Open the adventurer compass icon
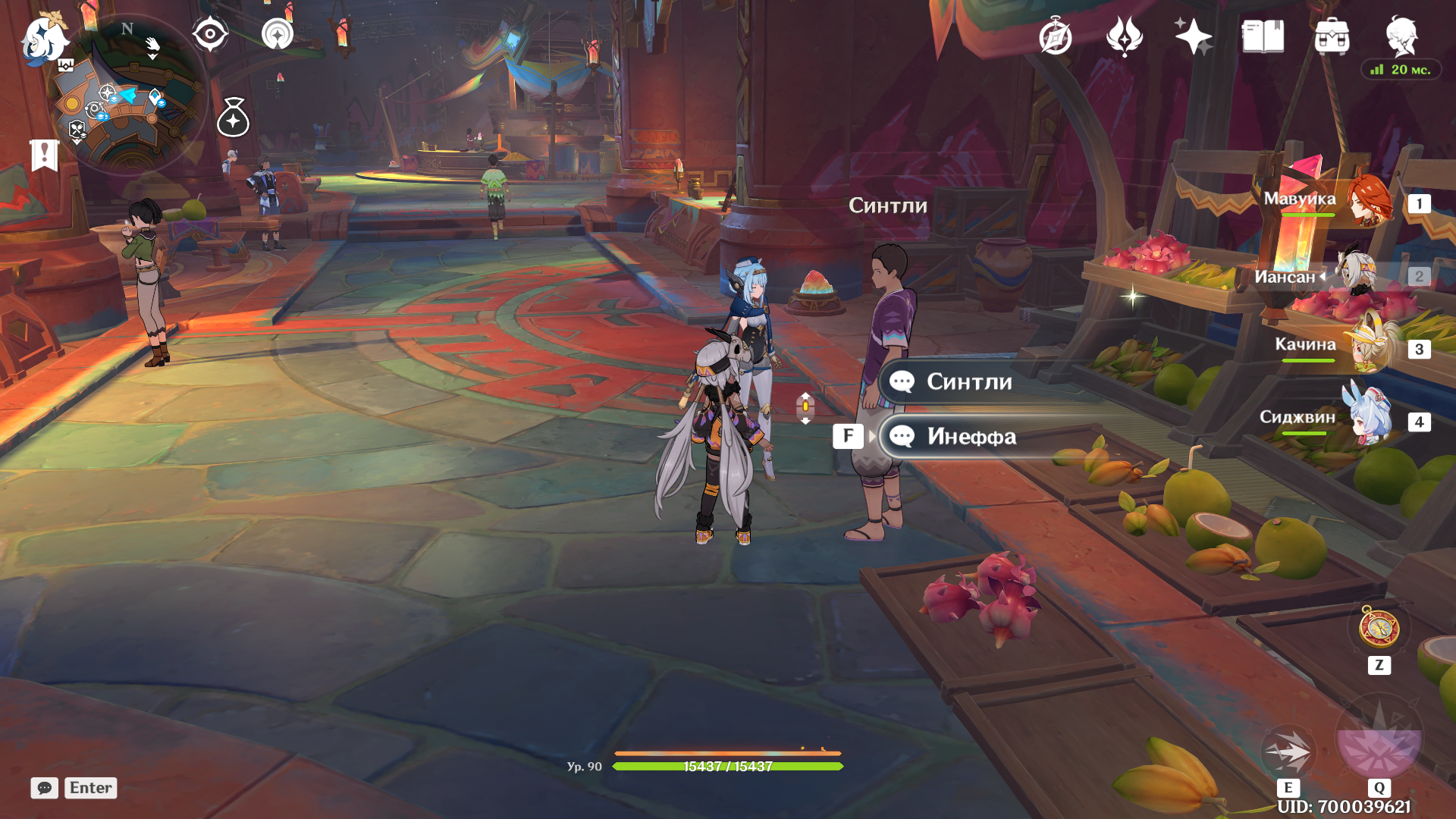 coord(1055,36)
